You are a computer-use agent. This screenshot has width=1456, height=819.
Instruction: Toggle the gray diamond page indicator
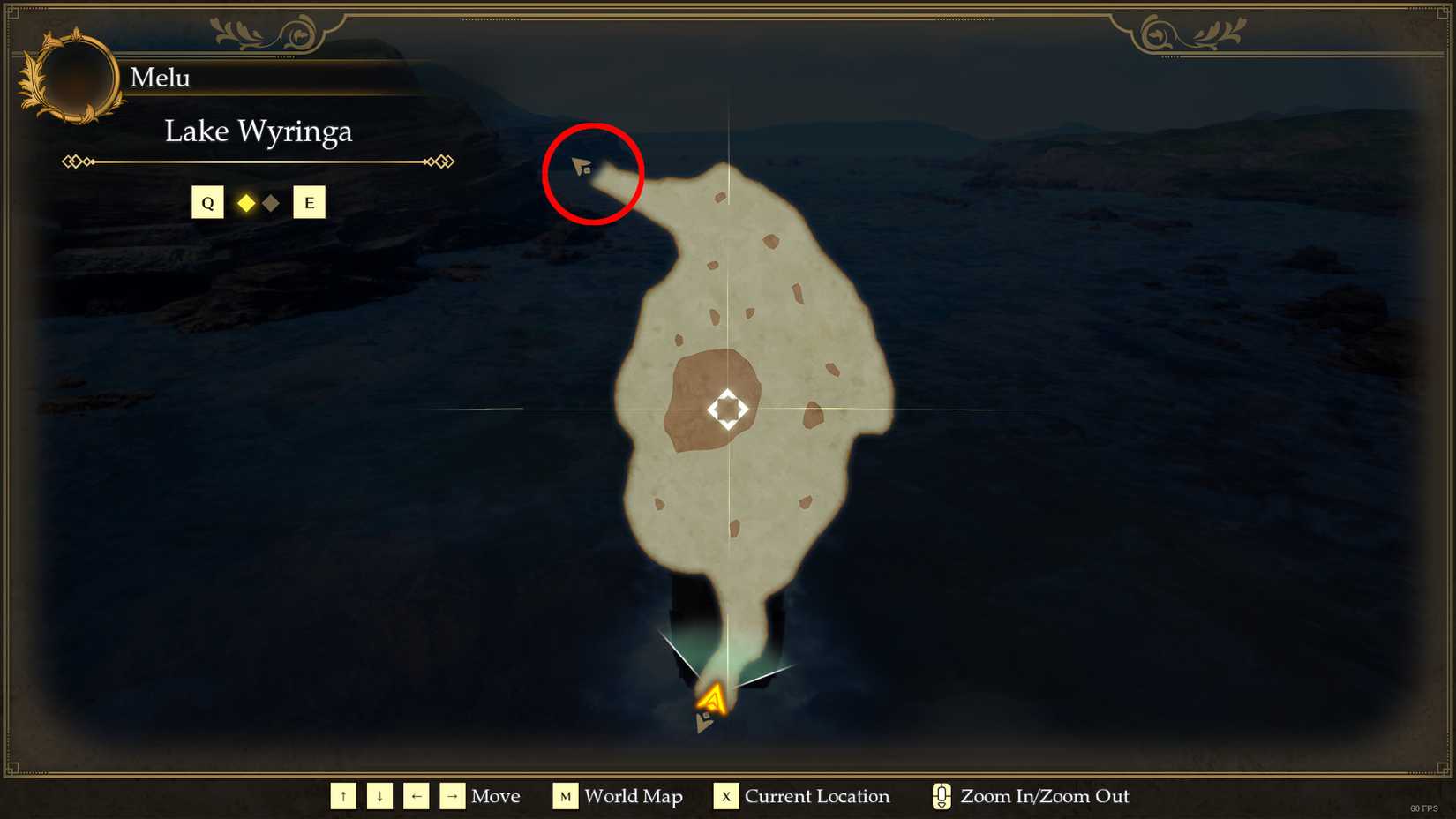270,202
